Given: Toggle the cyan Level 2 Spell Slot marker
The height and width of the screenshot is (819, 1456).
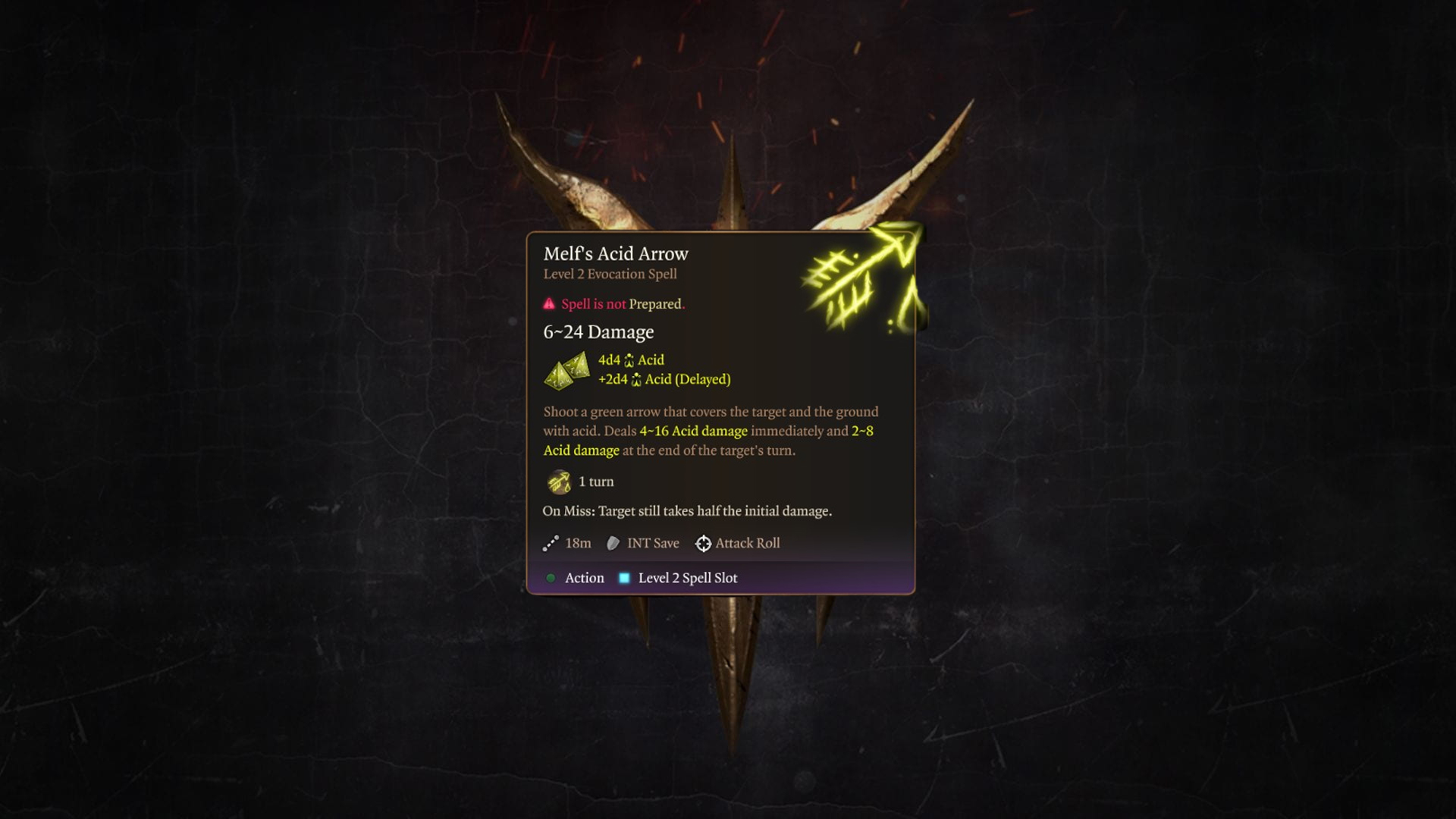Looking at the screenshot, I should tap(624, 577).
